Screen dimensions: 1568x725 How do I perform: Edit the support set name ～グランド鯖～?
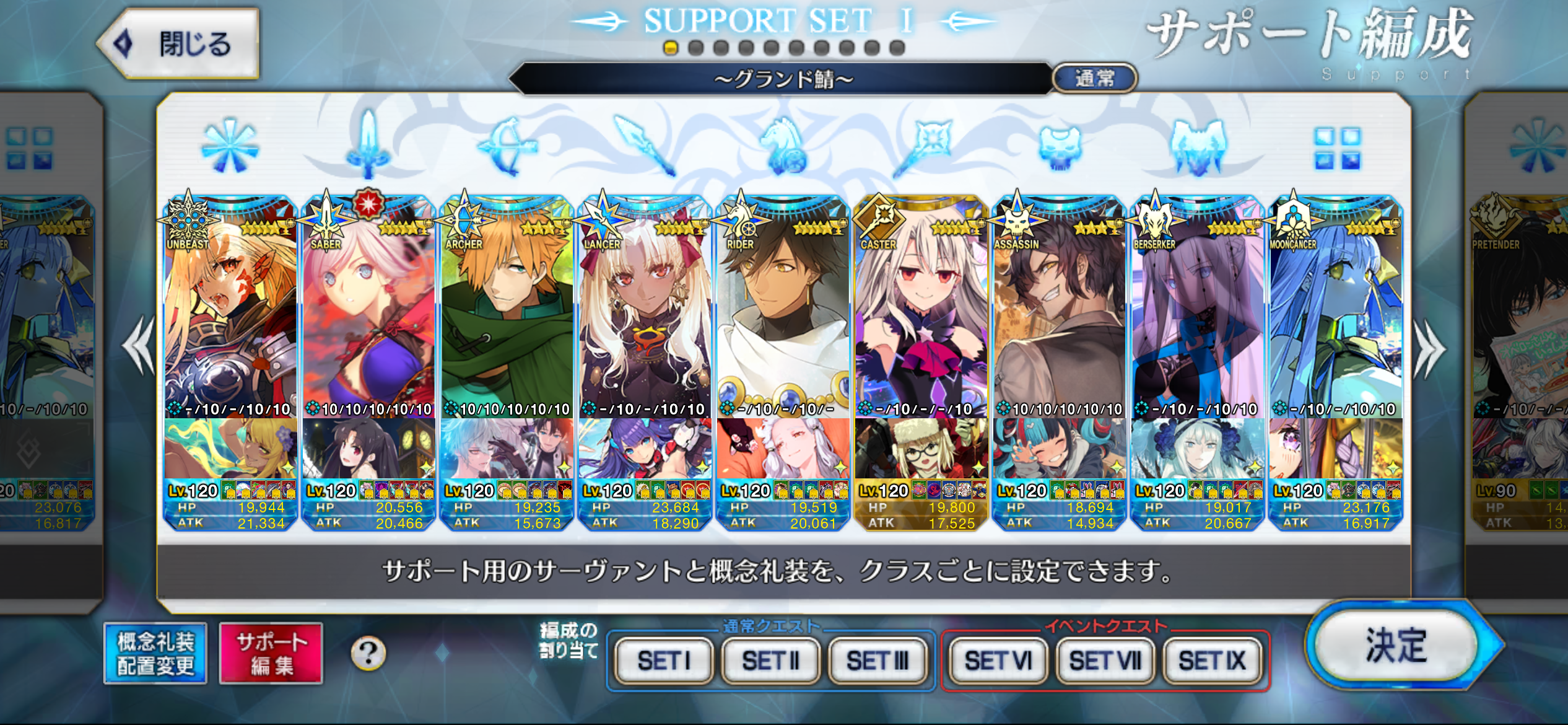pyautogui.click(x=783, y=79)
